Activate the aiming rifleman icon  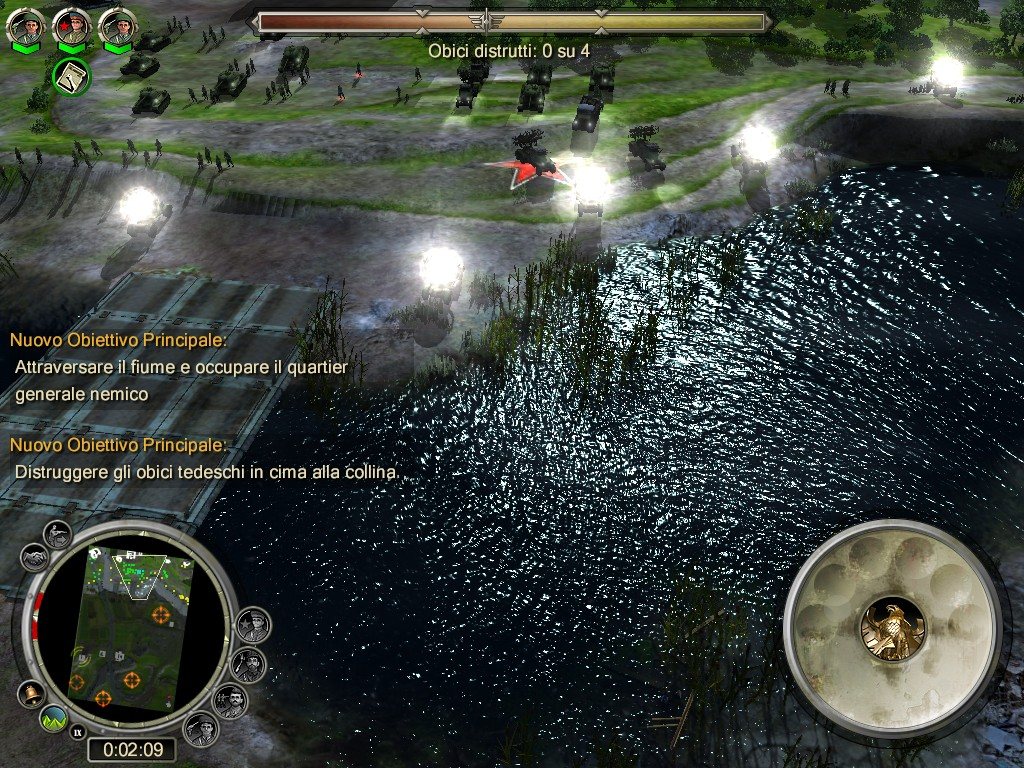60,534
